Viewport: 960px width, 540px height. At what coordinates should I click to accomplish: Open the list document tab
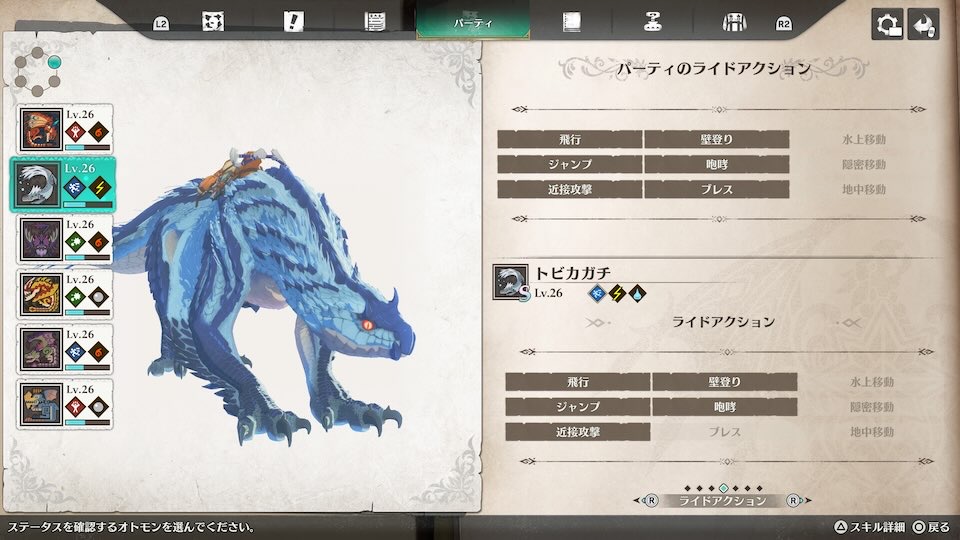[375, 21]
